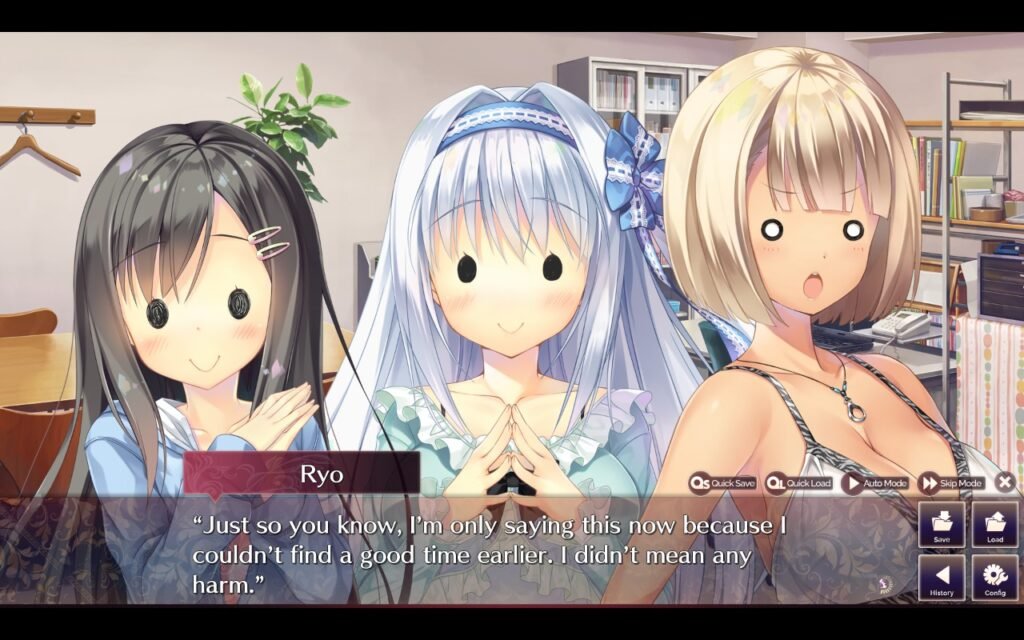Open the Save menu

(x=942, y=525)
